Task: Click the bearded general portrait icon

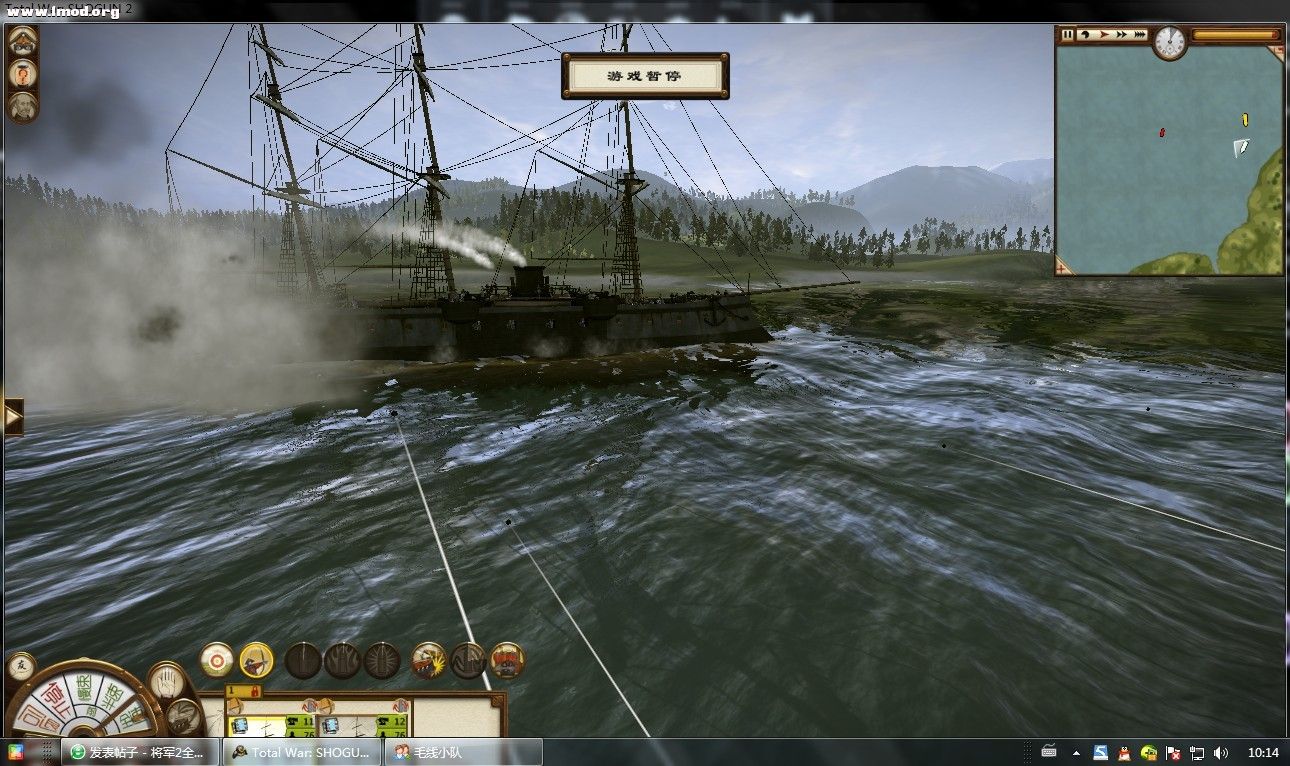Action: coord(22,107)
